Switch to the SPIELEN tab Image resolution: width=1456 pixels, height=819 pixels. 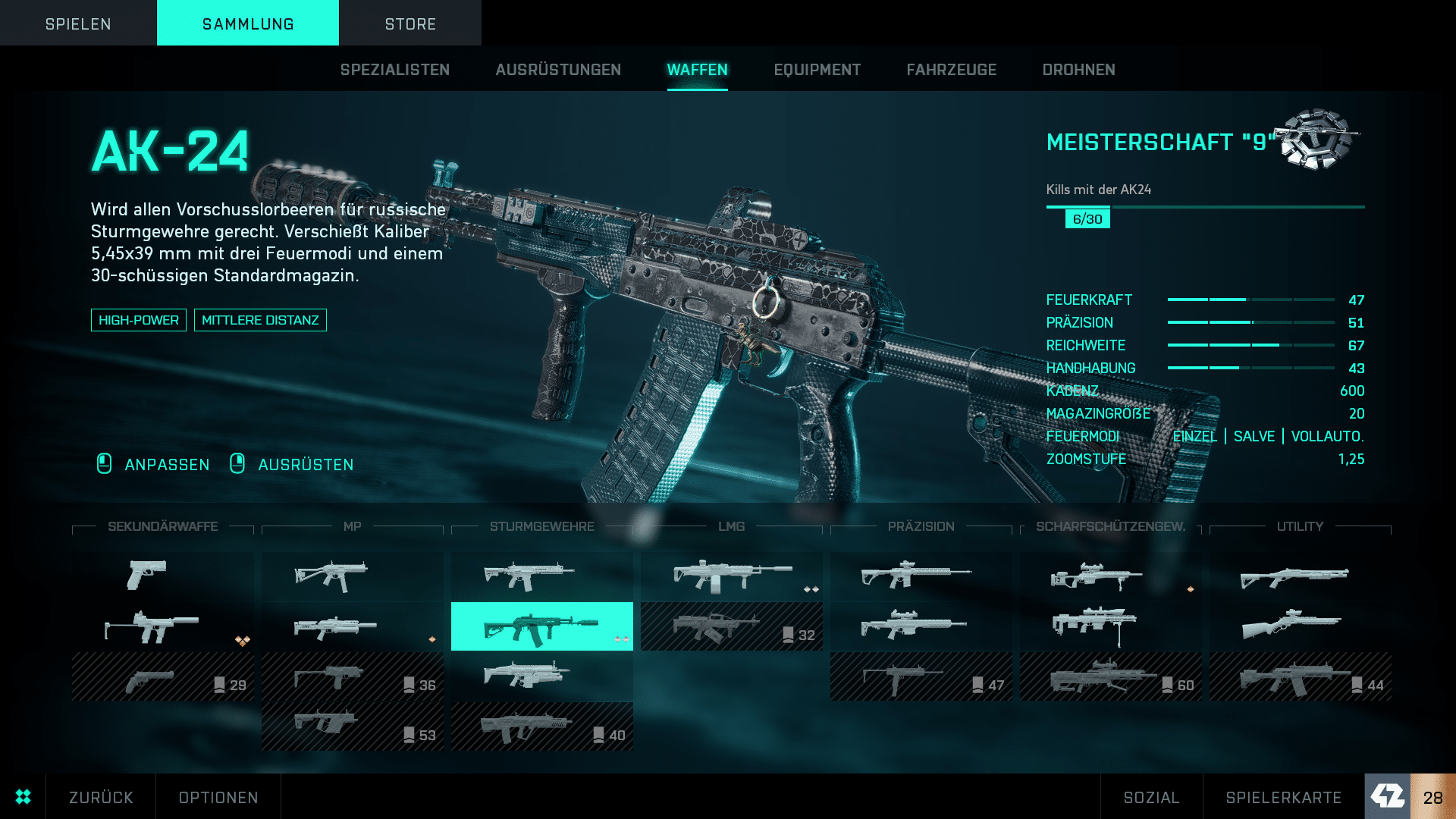tap(78, 24)
